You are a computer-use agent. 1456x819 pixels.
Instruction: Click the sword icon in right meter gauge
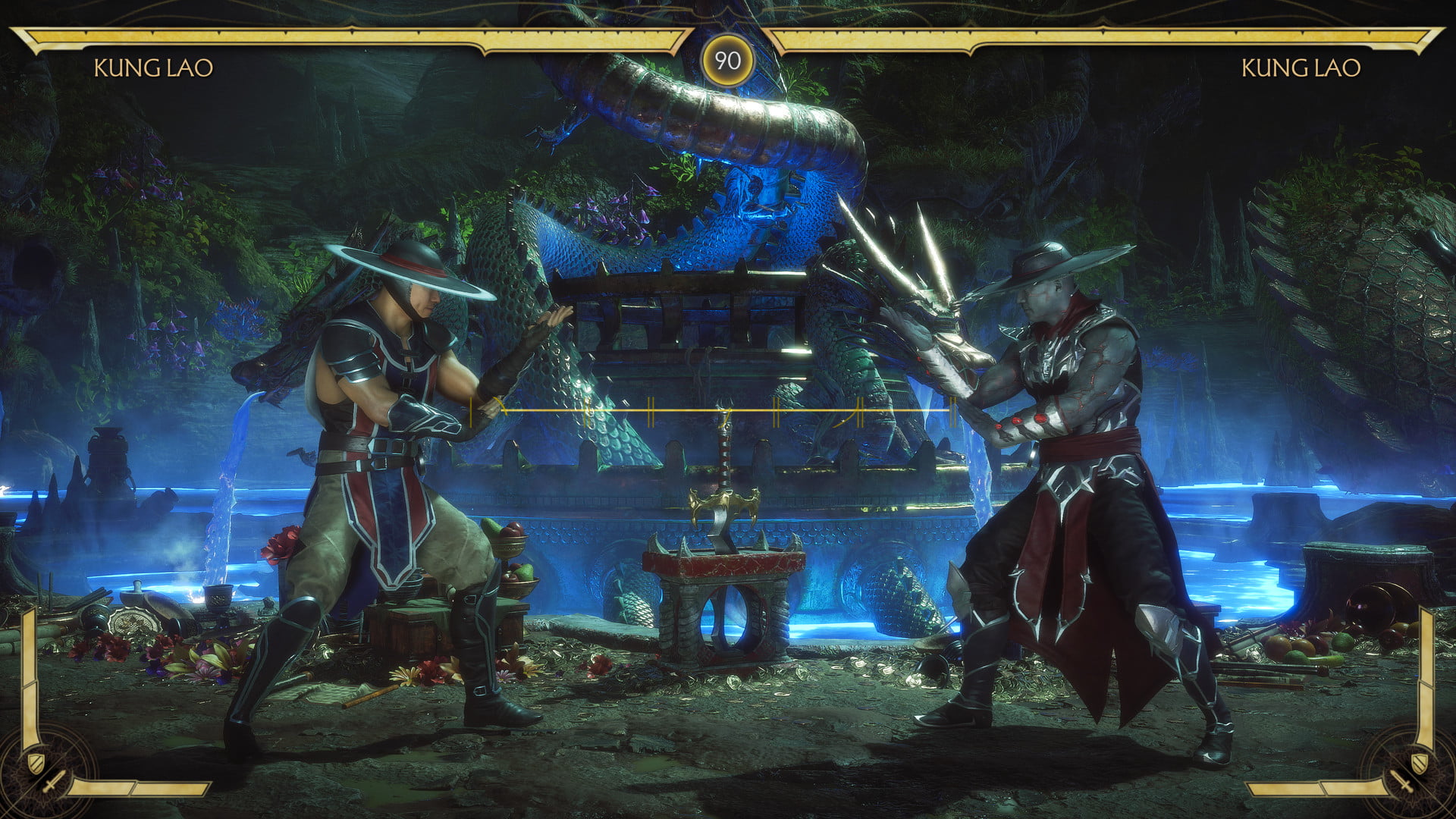click(x=1403, y=782)
